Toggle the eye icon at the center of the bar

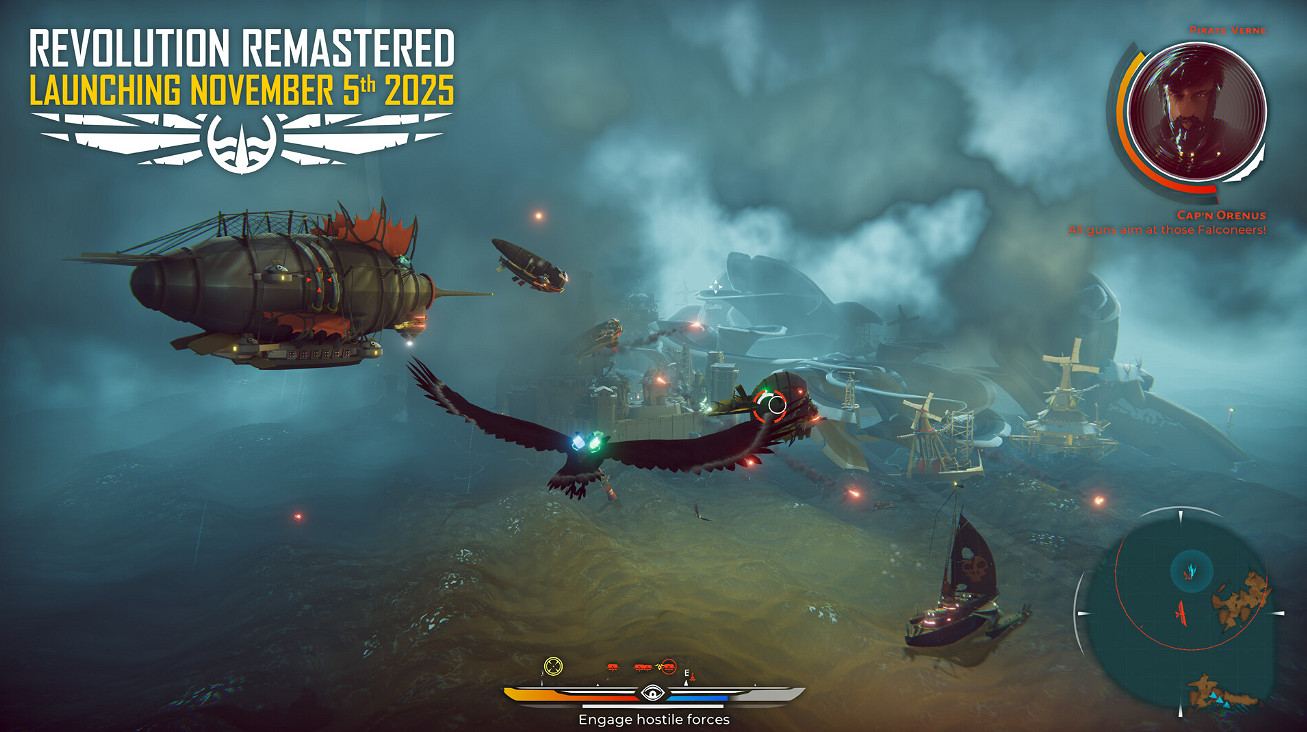click(x=653, y=692)
